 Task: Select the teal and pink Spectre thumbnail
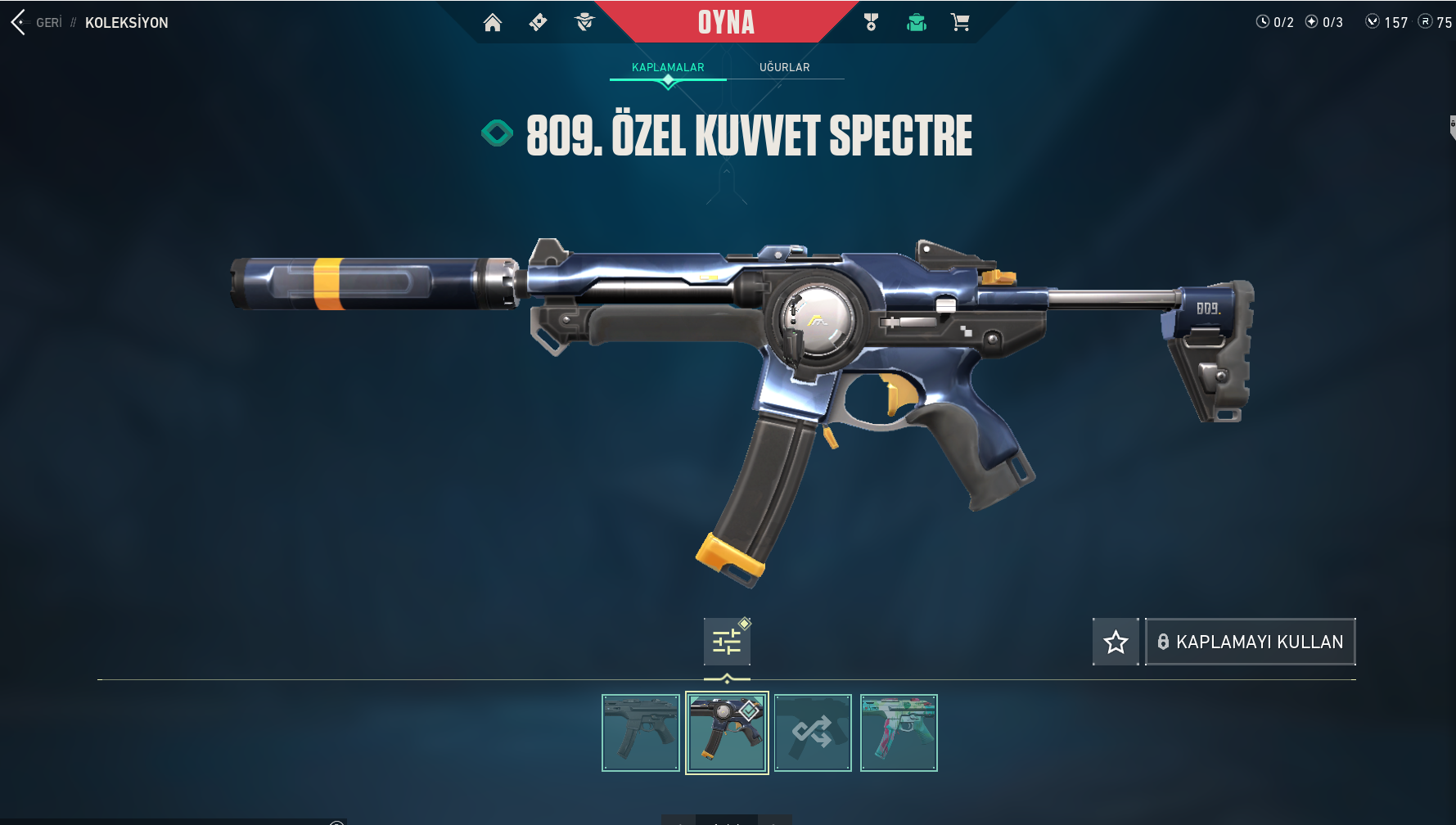point(899,733)
